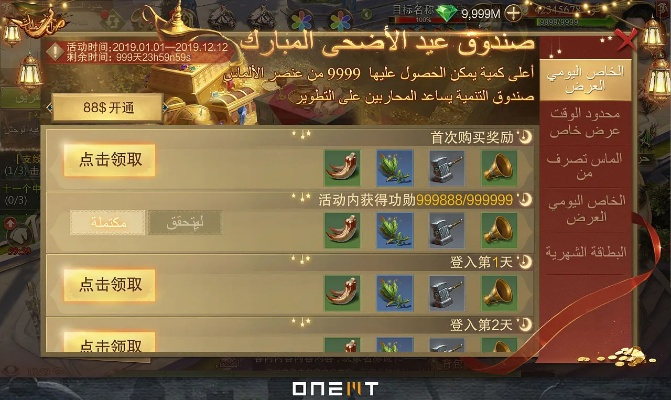Screen dimensions: 671x400
Task: Inspect the hammer reward in first-purchase row
Action: click(445, 166)
